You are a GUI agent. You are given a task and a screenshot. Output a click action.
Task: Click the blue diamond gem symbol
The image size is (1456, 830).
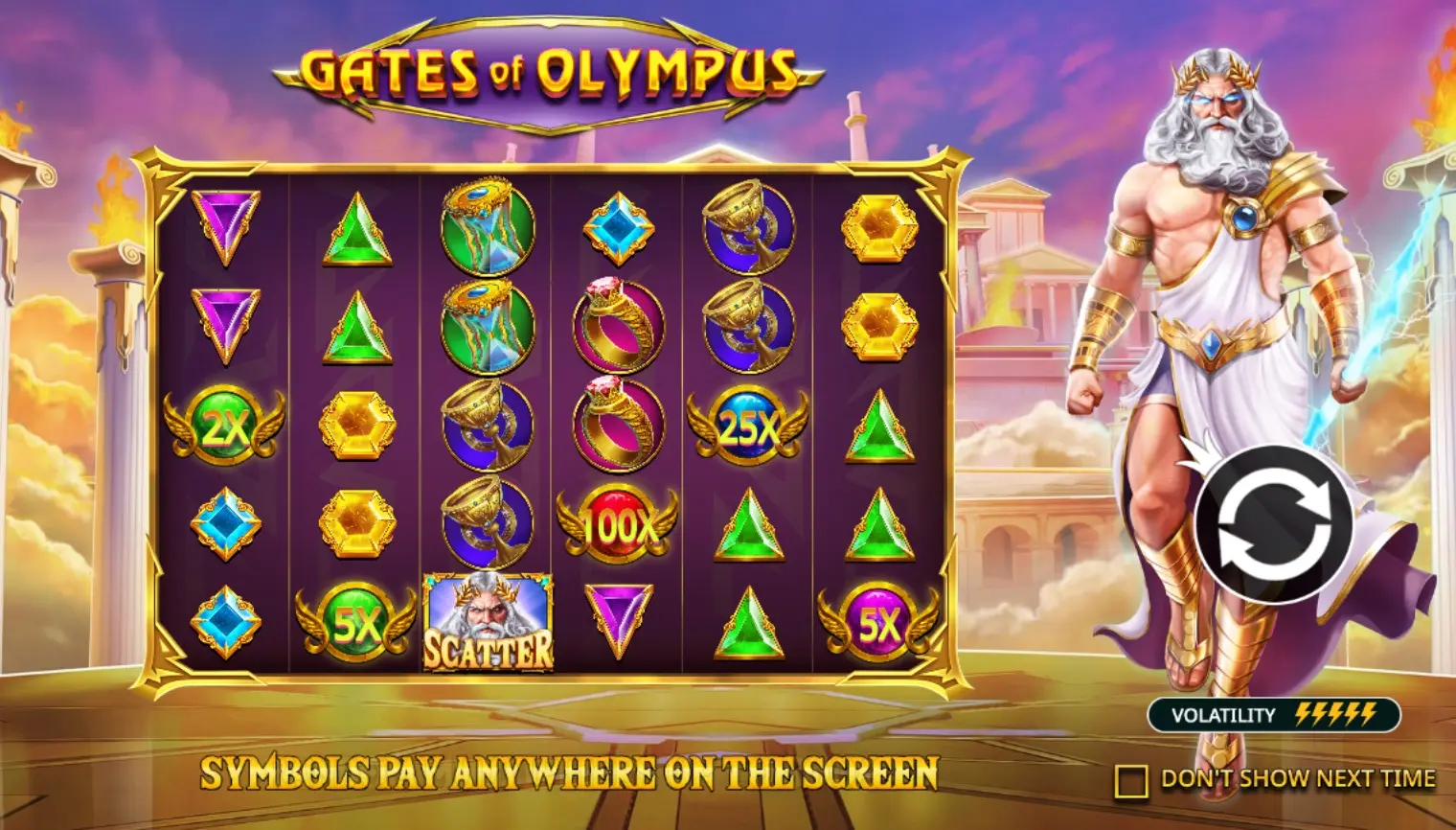click(x=618, y=230)
